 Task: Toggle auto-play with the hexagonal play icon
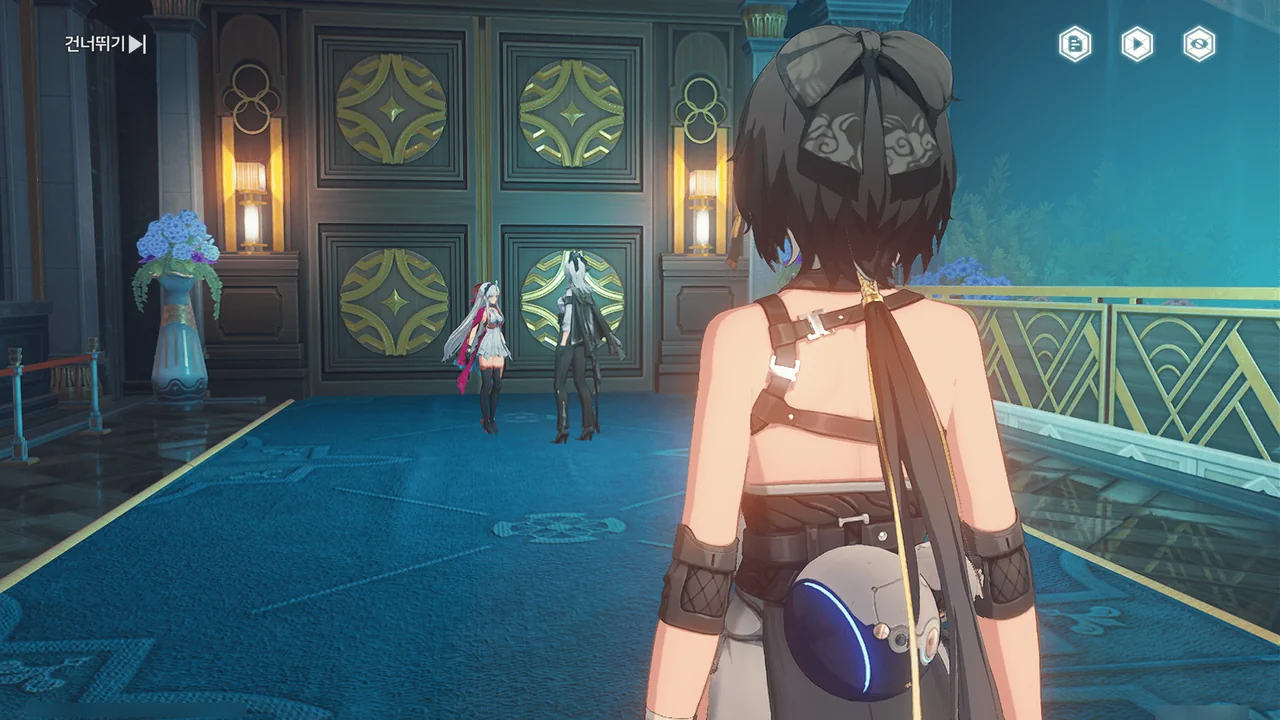[x=1137, y=44]
